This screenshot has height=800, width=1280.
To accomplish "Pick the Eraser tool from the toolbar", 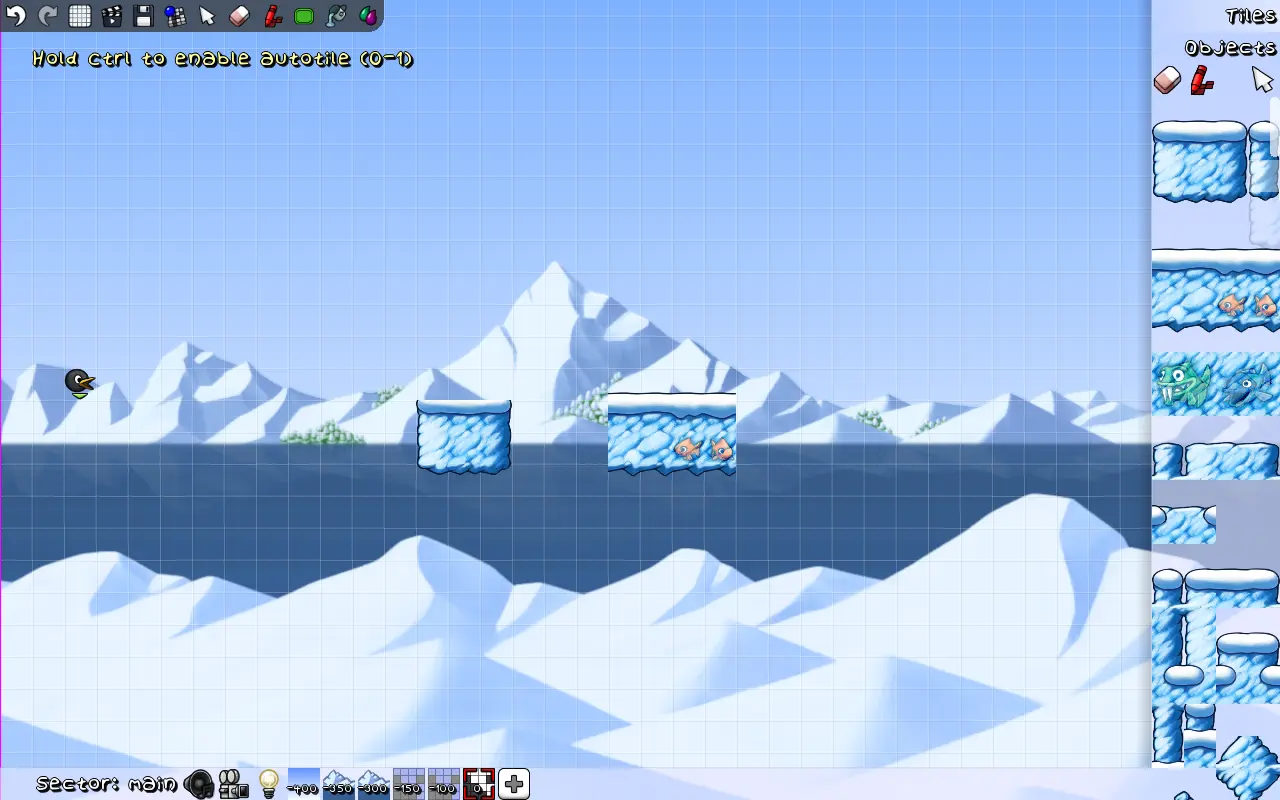I will pyautogui.click(x=239, y=15).
